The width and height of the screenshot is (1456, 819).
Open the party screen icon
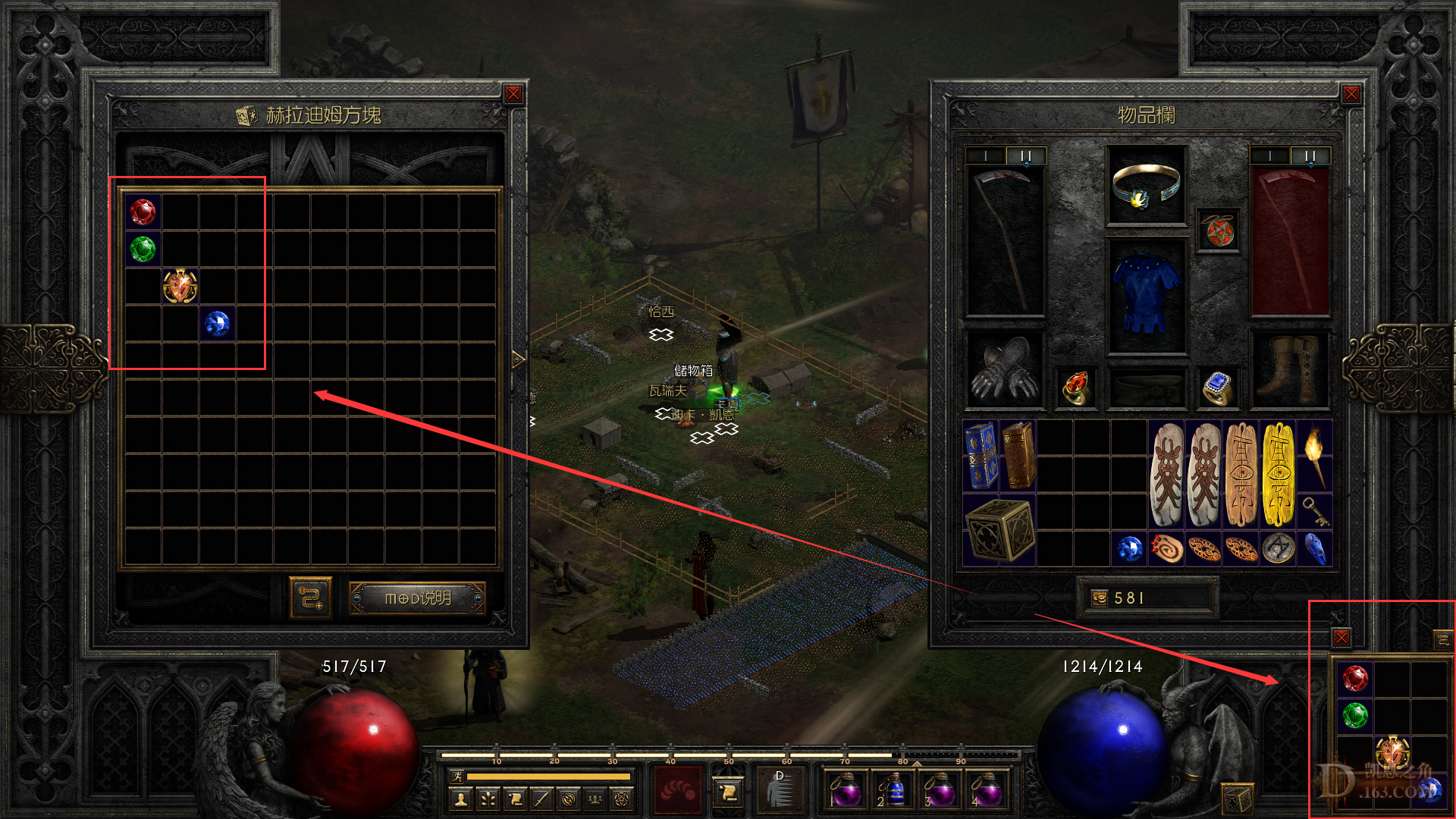point(596,800)
